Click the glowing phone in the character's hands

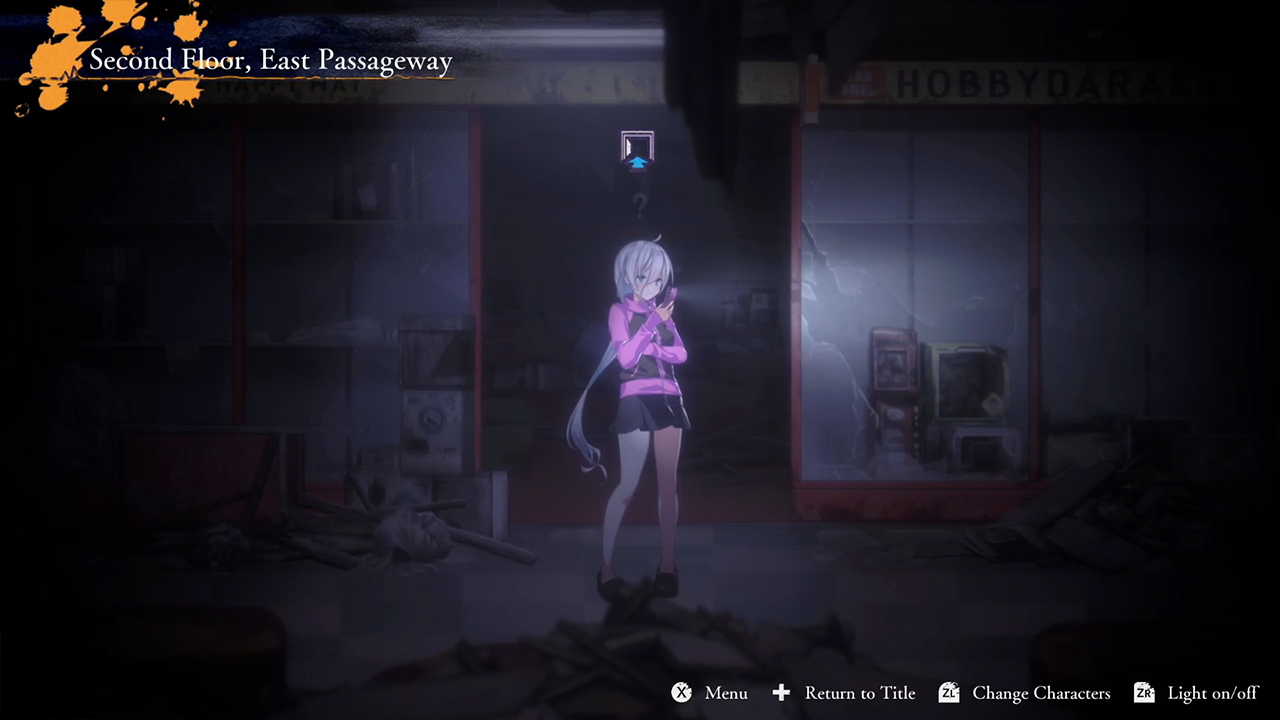coord(673,296)
